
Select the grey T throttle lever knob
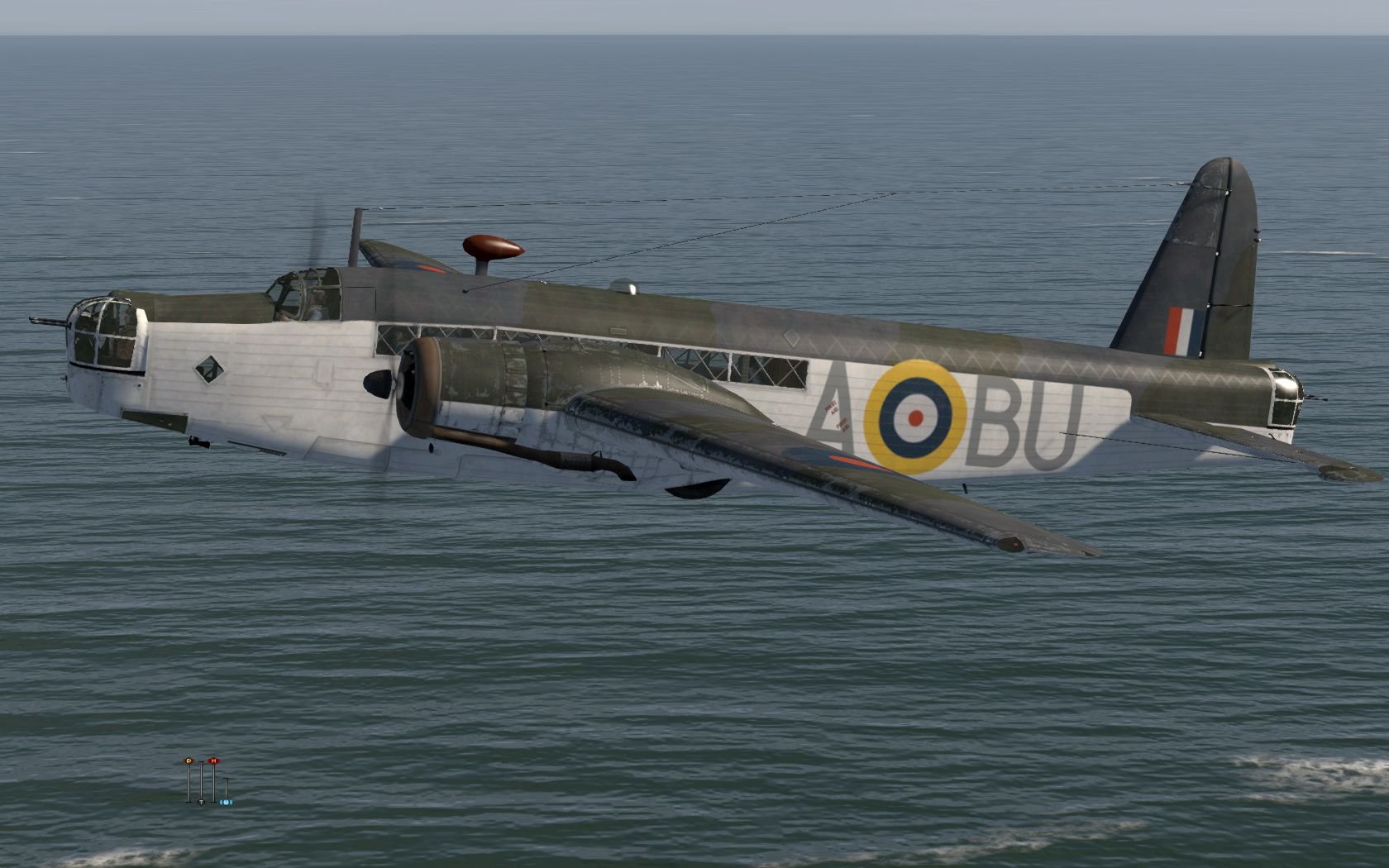pyautogui.click(x=201, y=802)
